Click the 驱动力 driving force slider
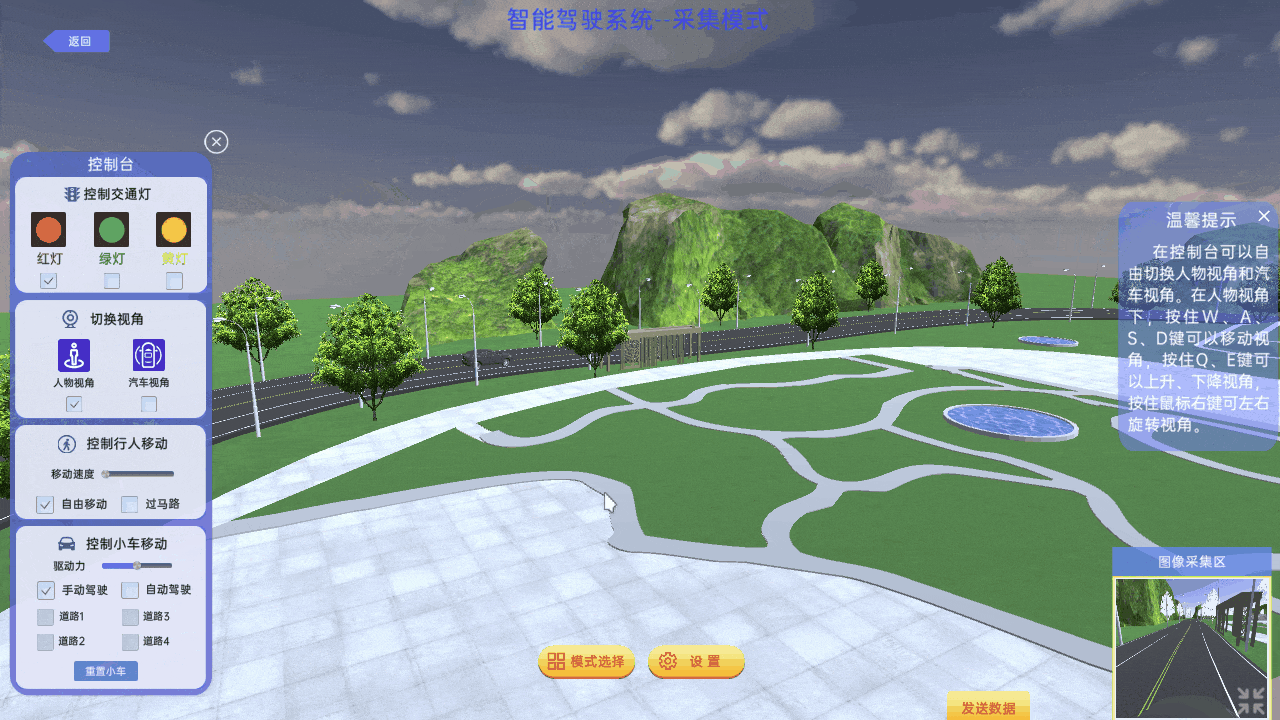 pos(137,566)
